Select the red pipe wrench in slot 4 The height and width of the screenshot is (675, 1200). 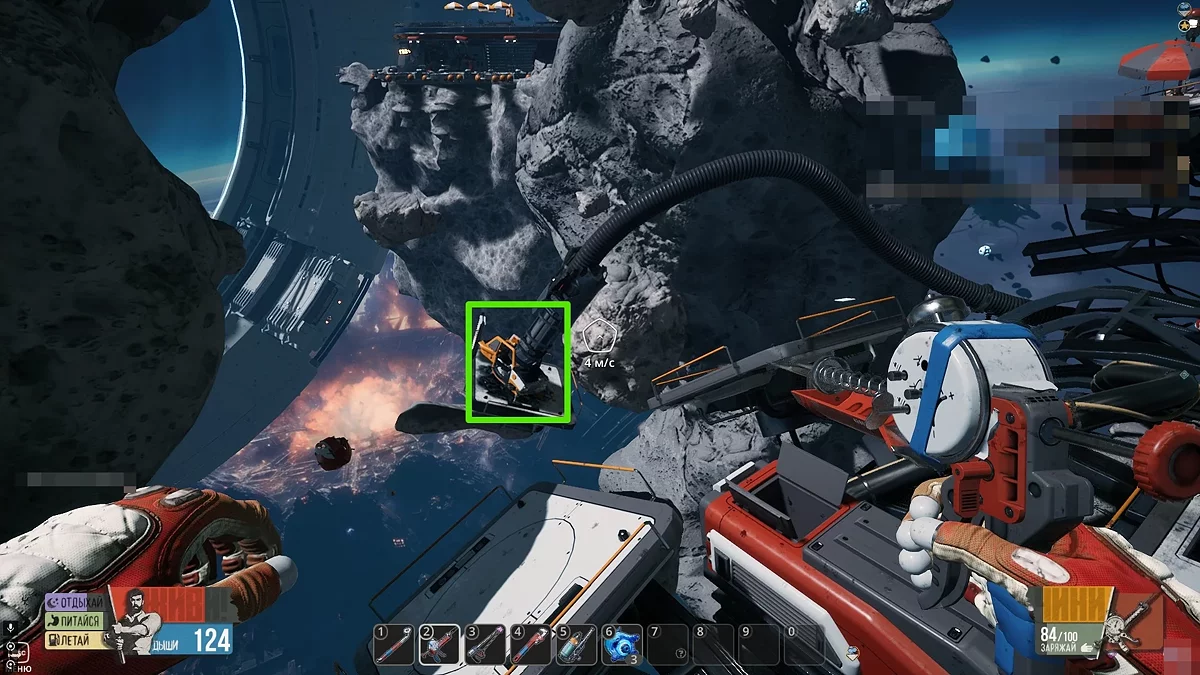click(x=531, y=645)
